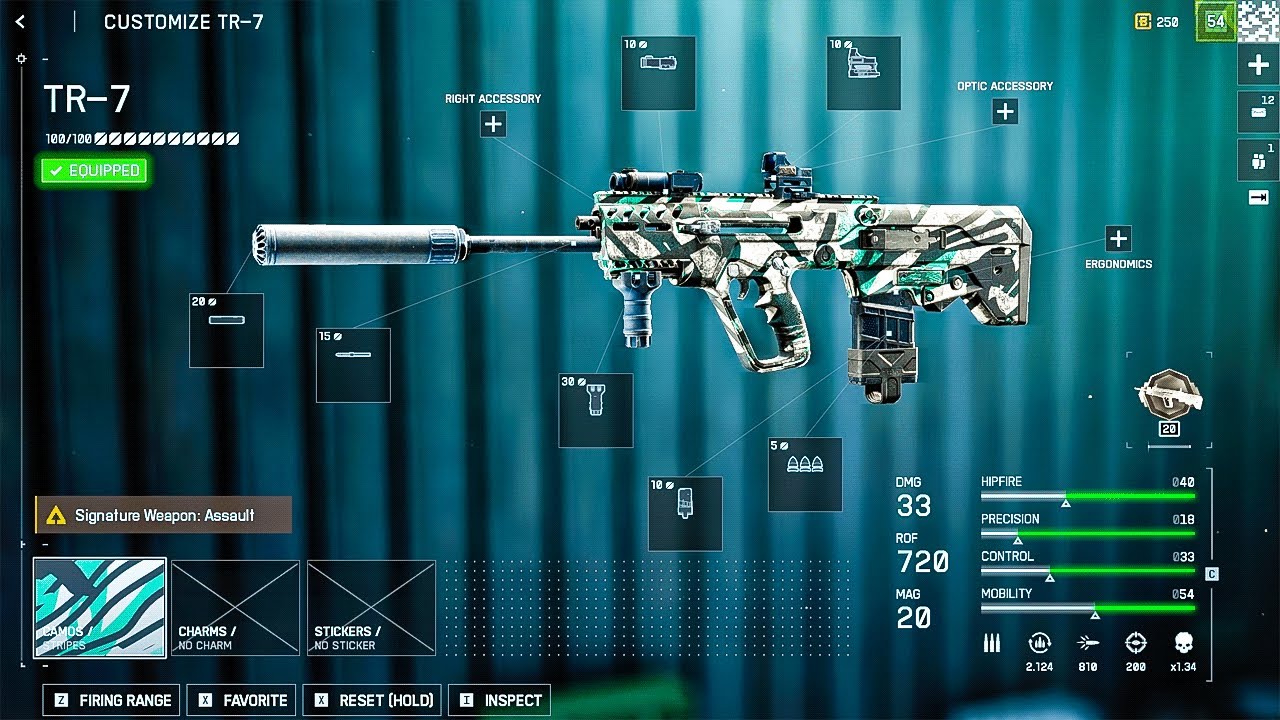Choose the ammunition type slot
This screenshot has height=720, width=1280.
tap(805, 475)
